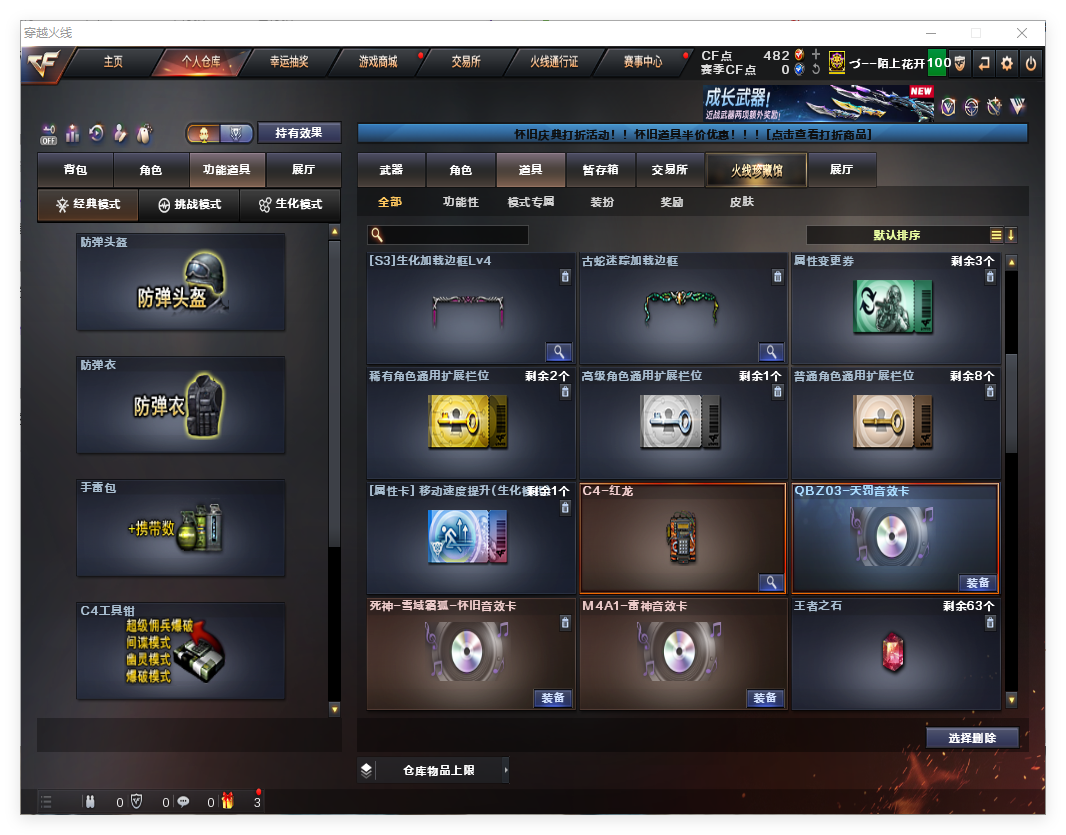The height and width of the screenshot is (835, 1066).
Task: Select 生化模式 biochemical mode tab
Action: (x=290, y=204)
